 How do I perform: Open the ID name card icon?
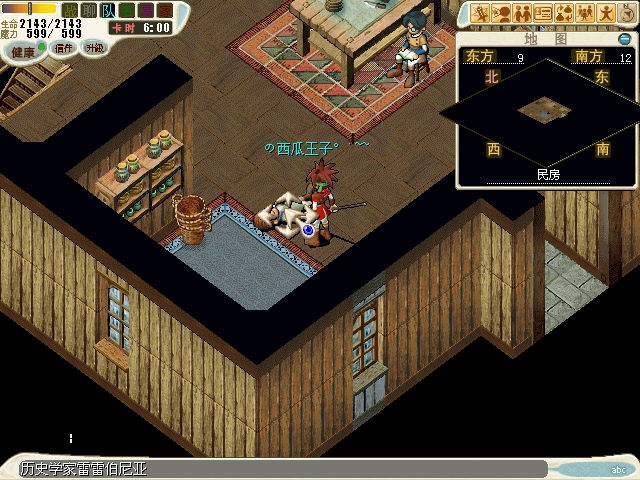(x=543, y=14)
